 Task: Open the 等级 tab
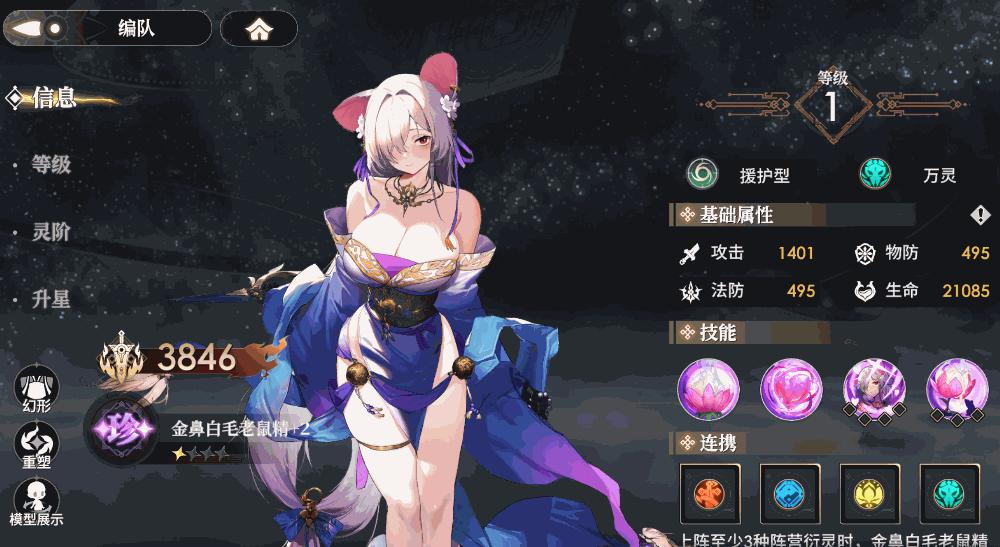click(x=51, y=165)
